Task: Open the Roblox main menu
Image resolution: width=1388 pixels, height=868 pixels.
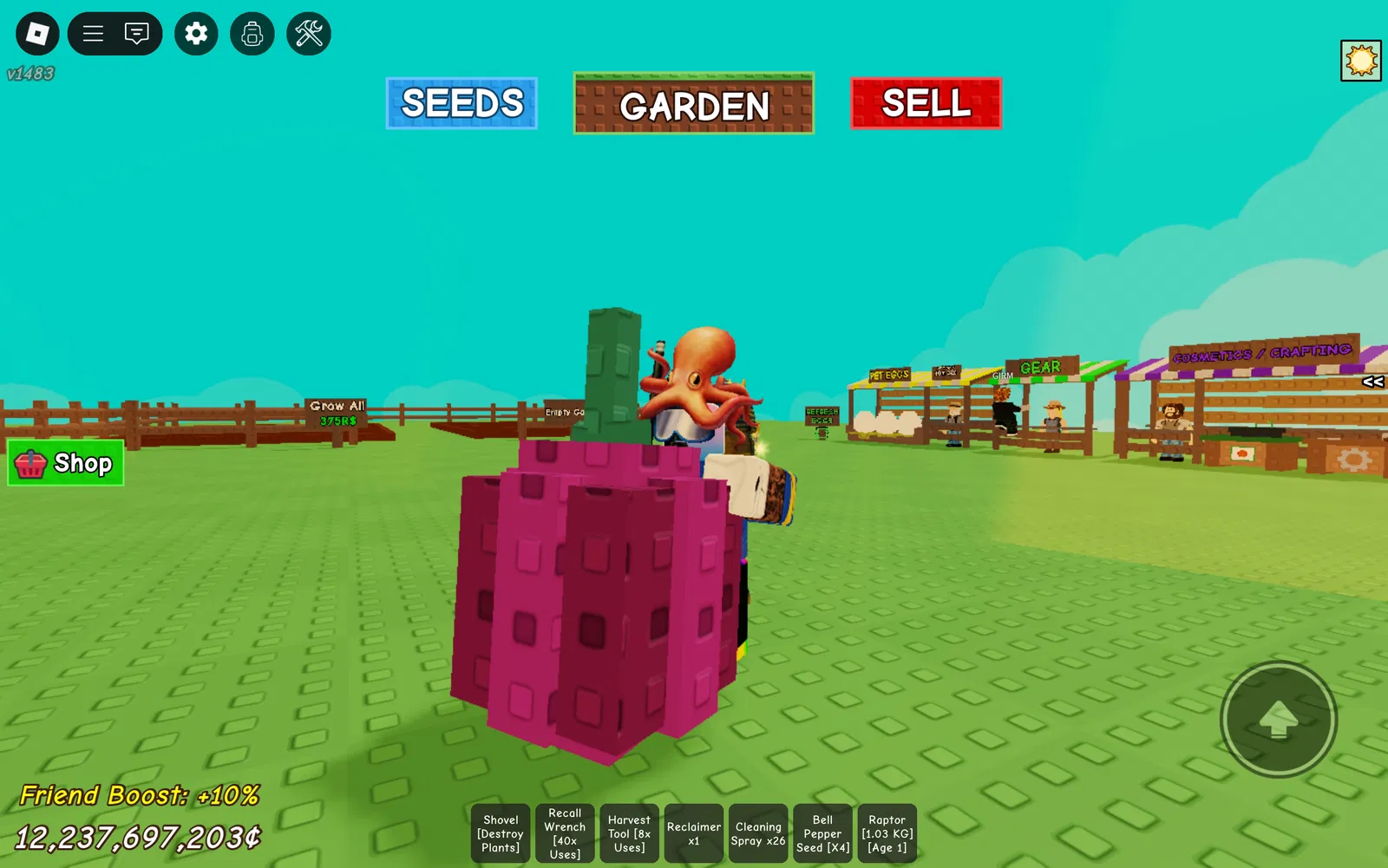Action: 37,34
